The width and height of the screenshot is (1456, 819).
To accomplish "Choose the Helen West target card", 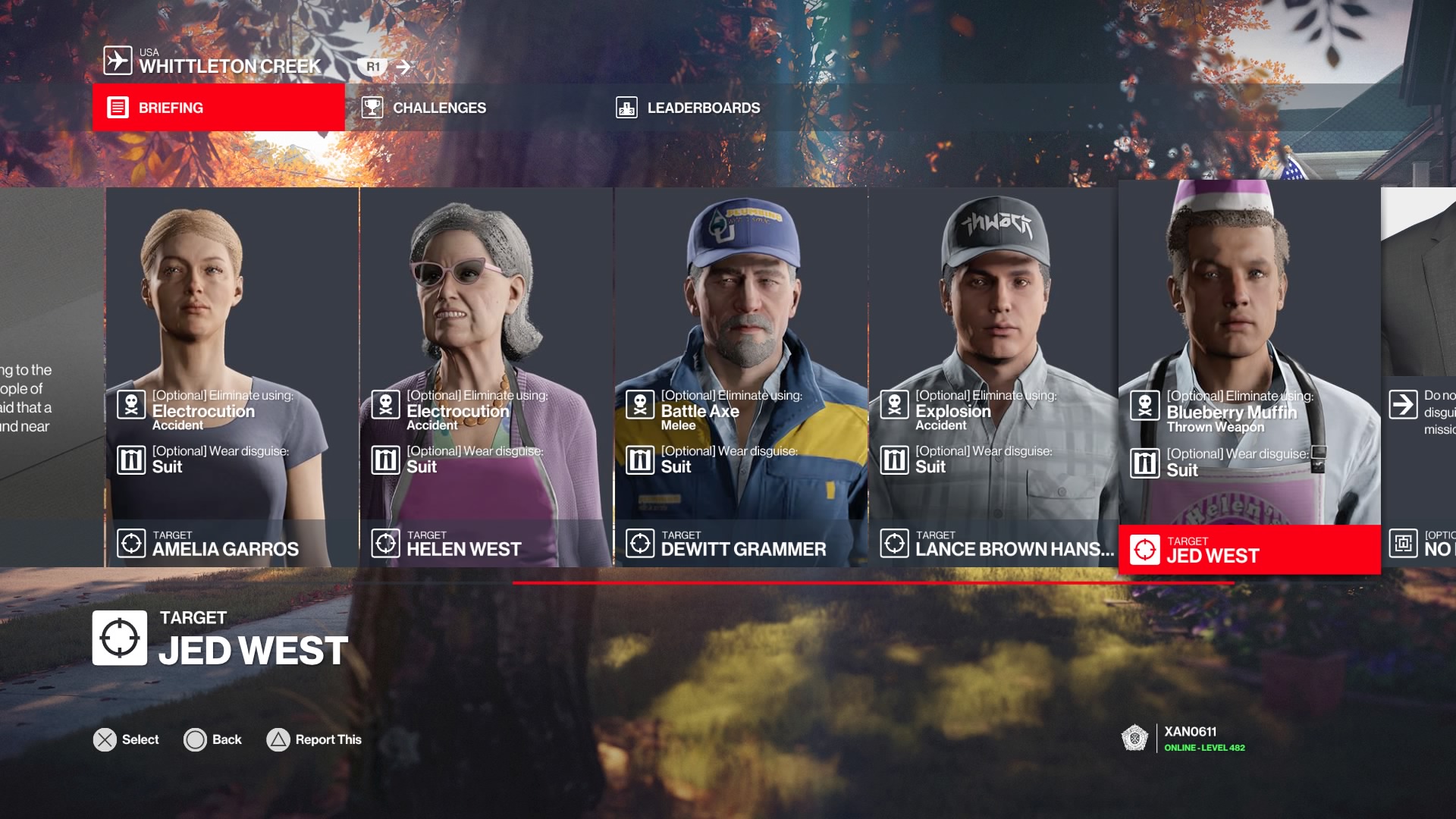I will [x=486, y=377].
